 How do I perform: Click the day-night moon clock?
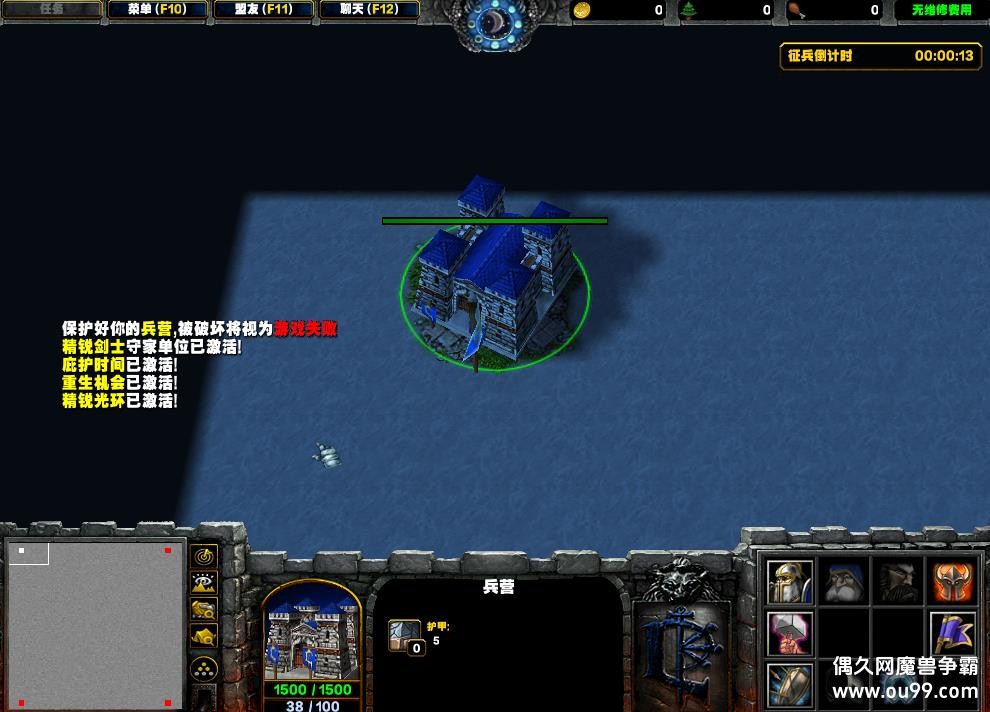tap(496, 22)
